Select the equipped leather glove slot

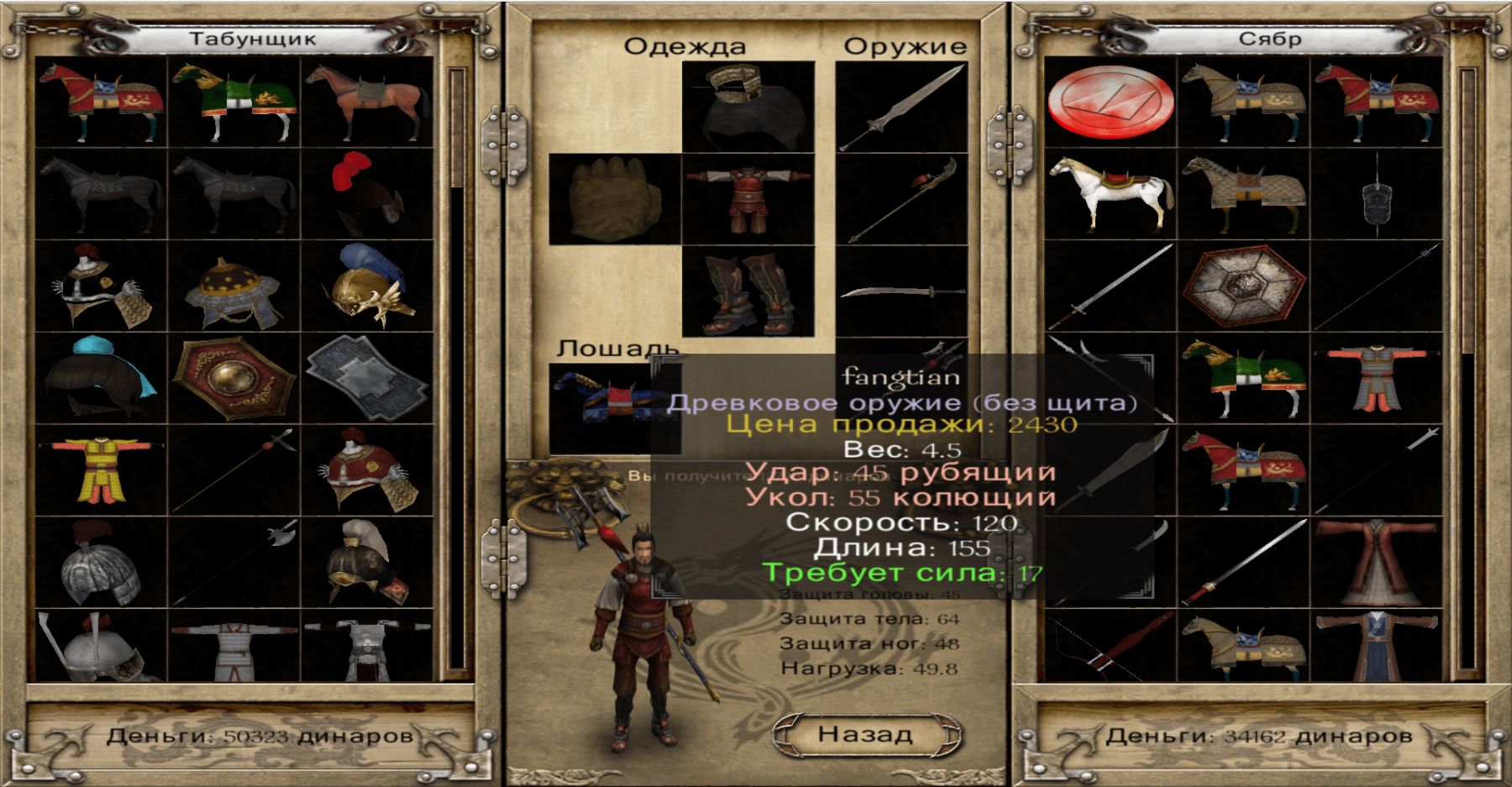point(614,199)
